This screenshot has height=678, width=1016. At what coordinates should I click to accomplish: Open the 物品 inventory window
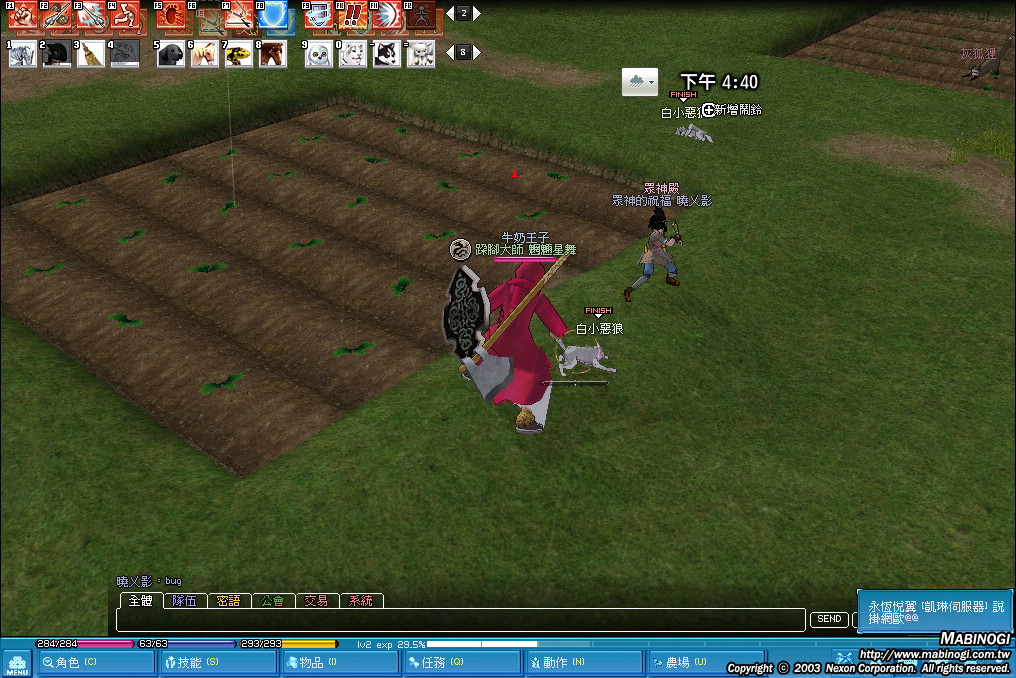[x=338, y=662]
